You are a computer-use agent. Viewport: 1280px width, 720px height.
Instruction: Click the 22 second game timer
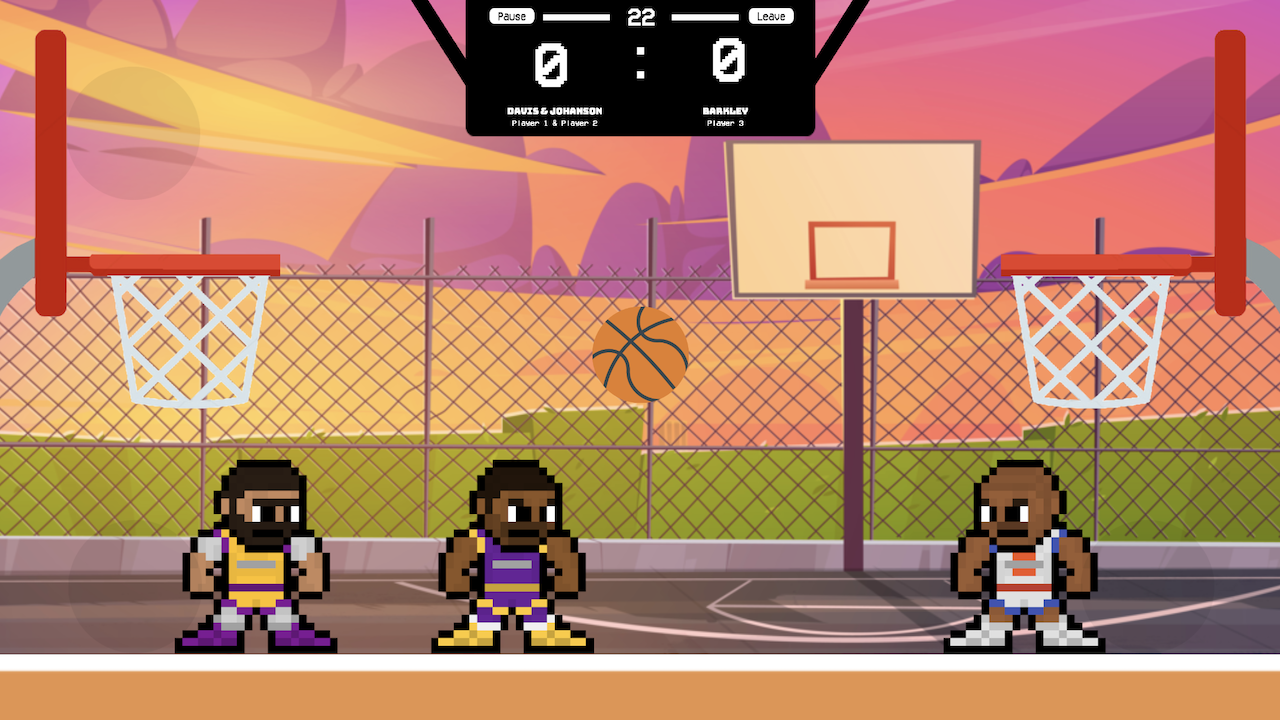(641, 16)
